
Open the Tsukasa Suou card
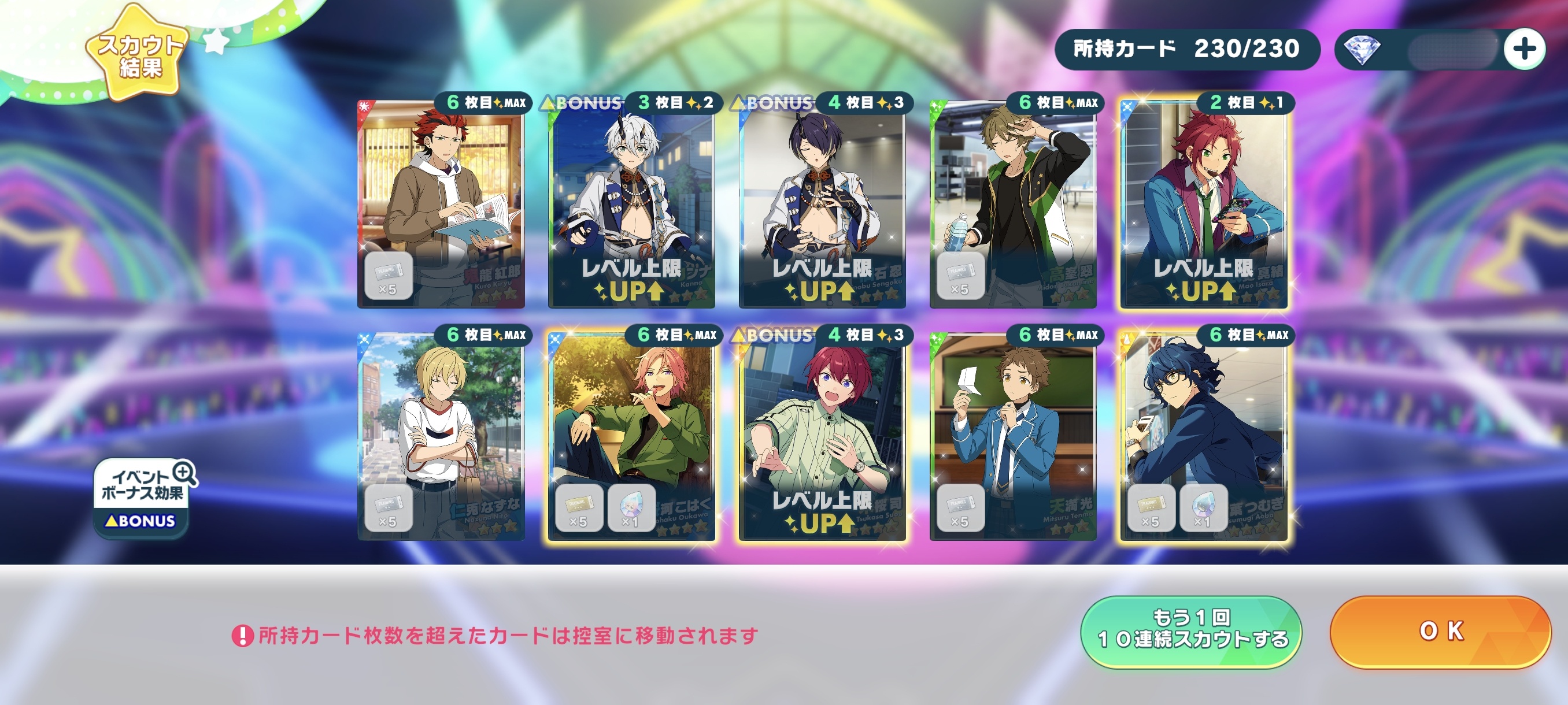[x=822, y=436]
